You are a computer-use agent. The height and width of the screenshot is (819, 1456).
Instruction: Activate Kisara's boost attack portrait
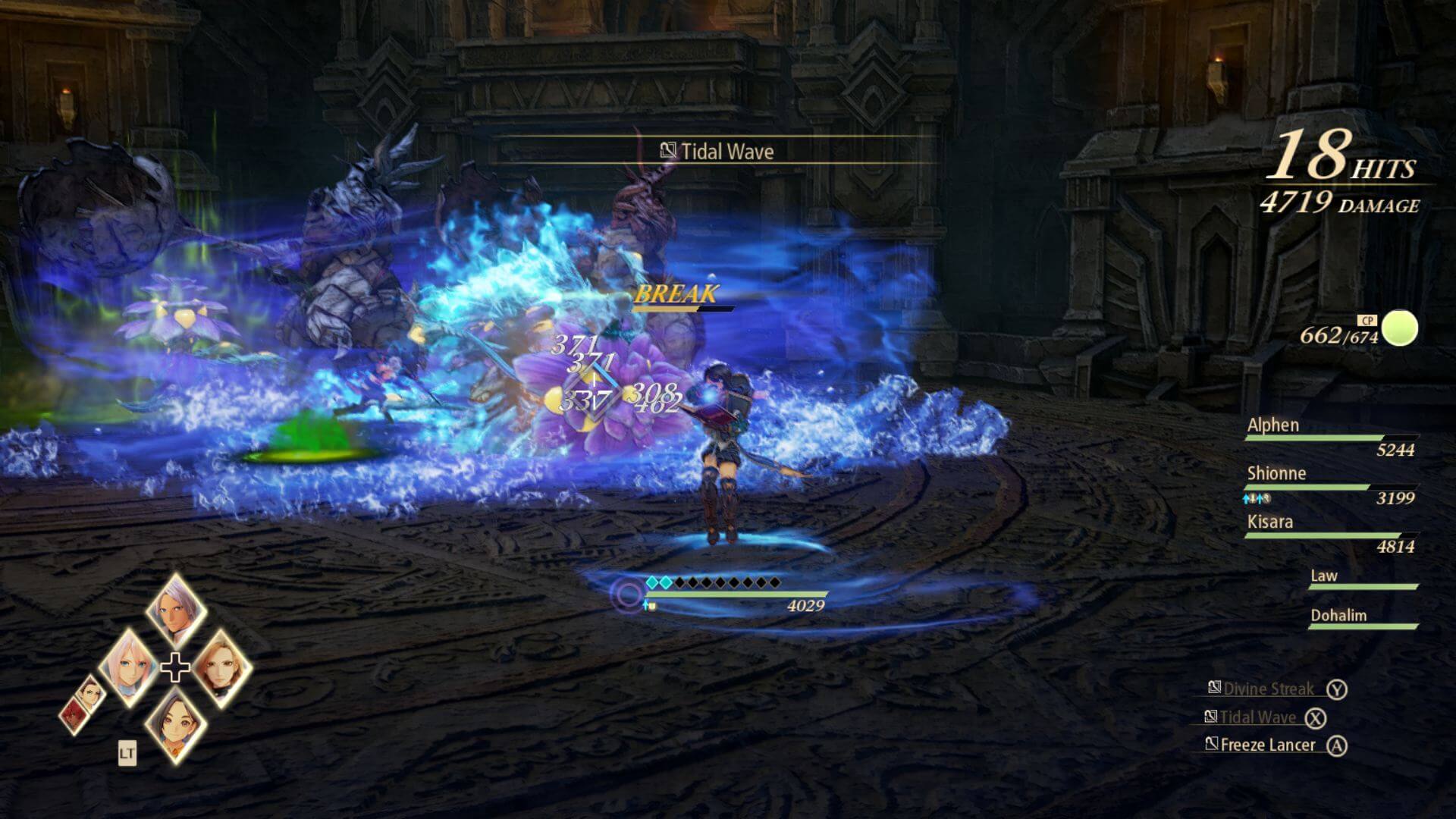point(221,667)
